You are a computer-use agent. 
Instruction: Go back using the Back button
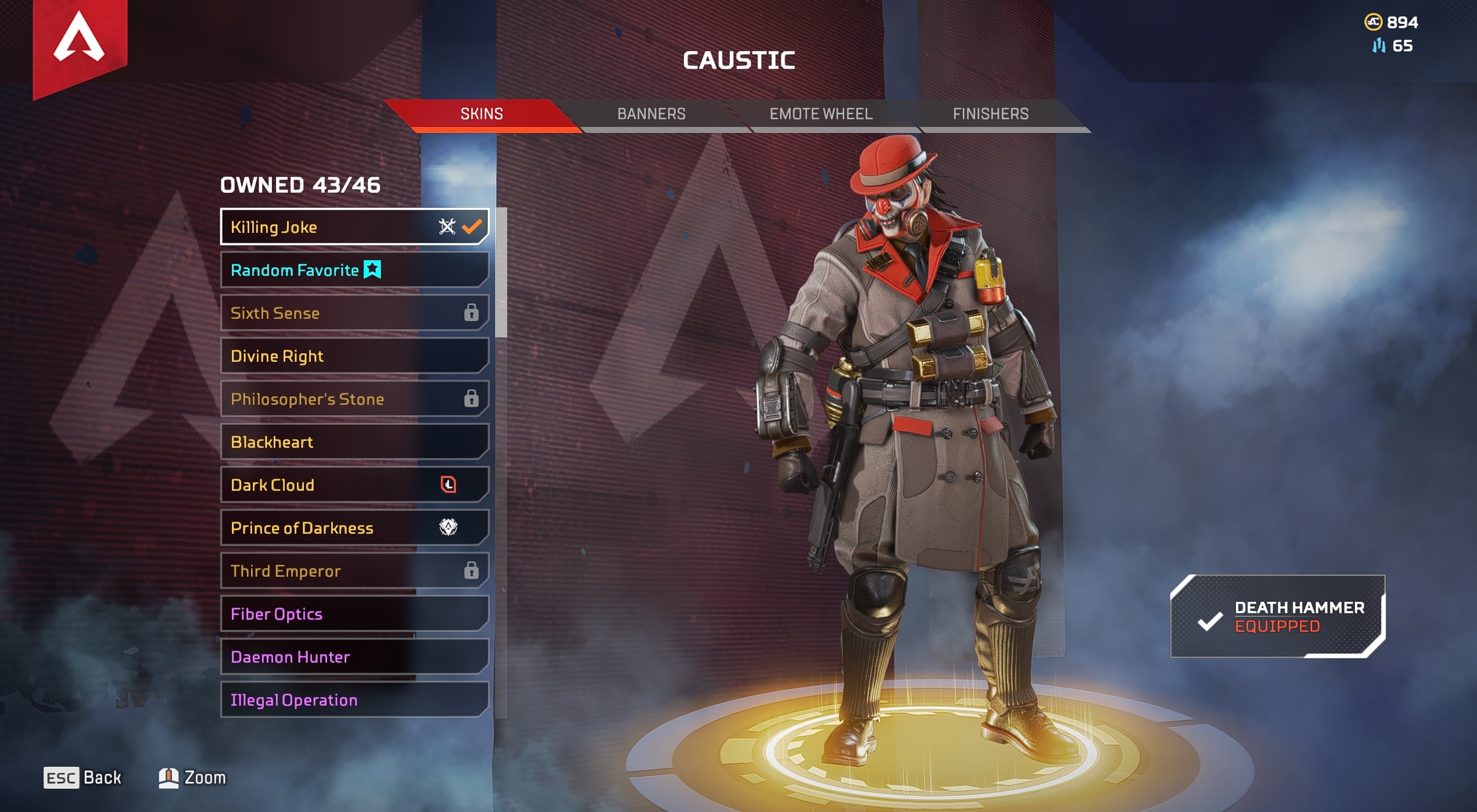[x=83, y=777]
